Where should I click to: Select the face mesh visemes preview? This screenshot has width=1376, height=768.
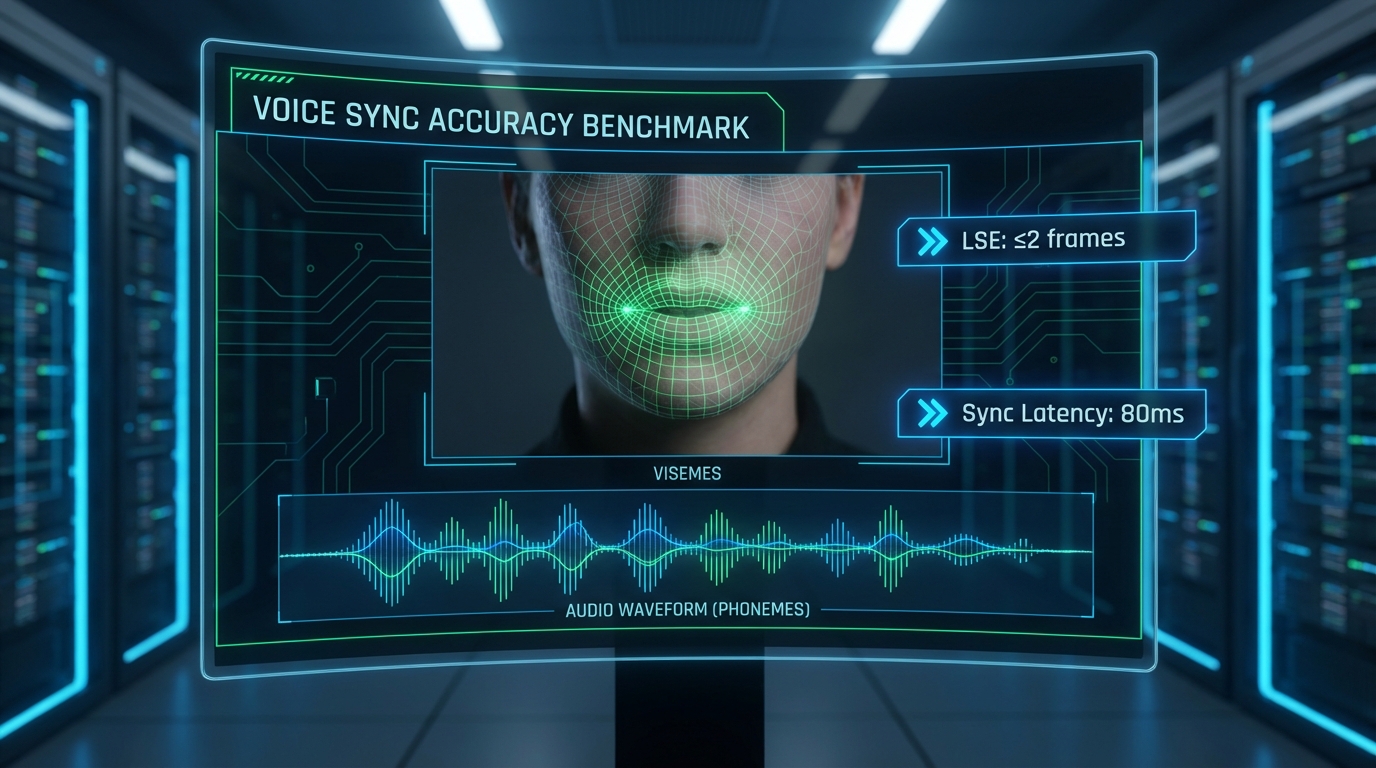coord(688,312)
